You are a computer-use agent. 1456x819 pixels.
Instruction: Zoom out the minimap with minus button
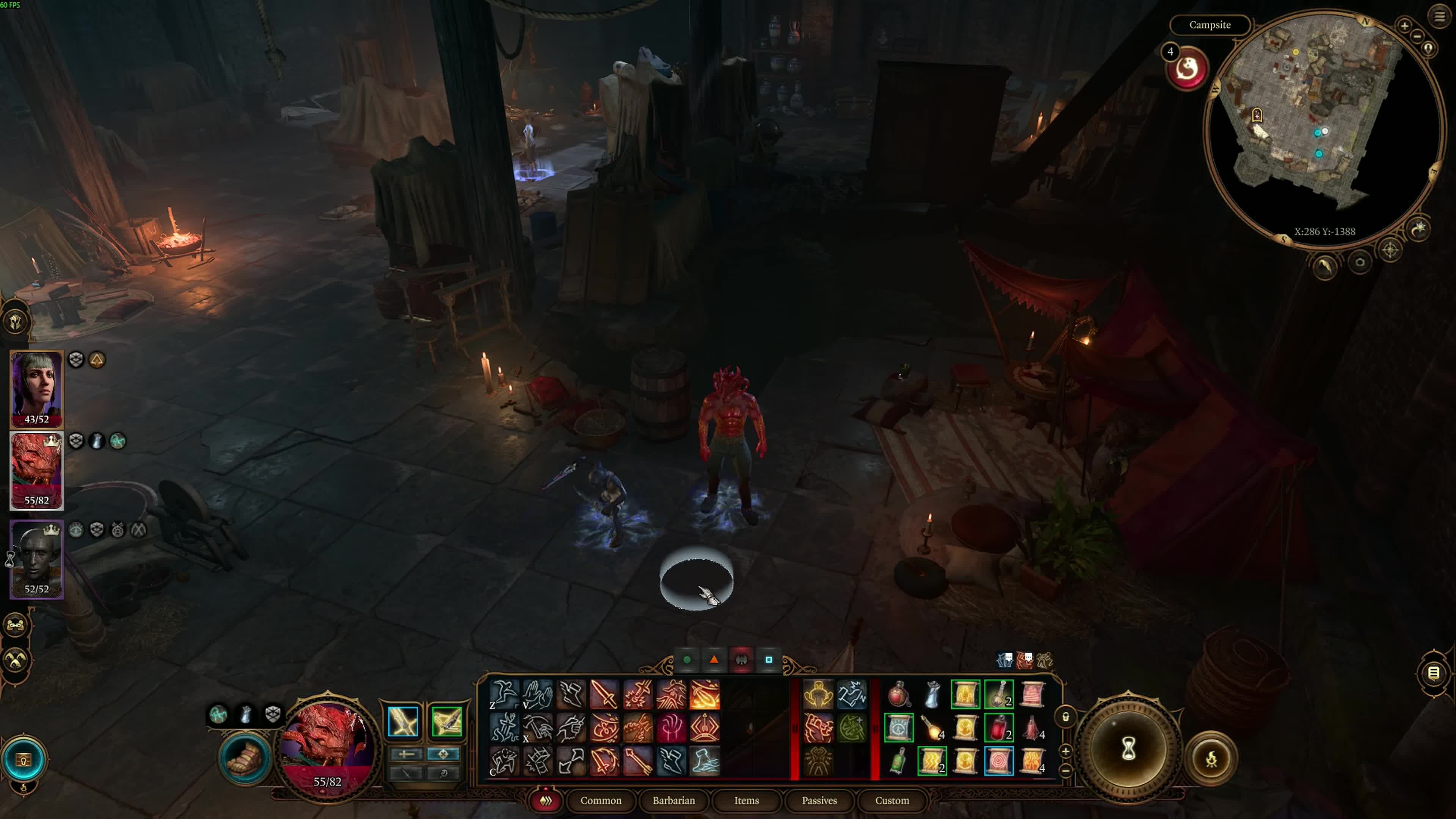pos(1418,36)
